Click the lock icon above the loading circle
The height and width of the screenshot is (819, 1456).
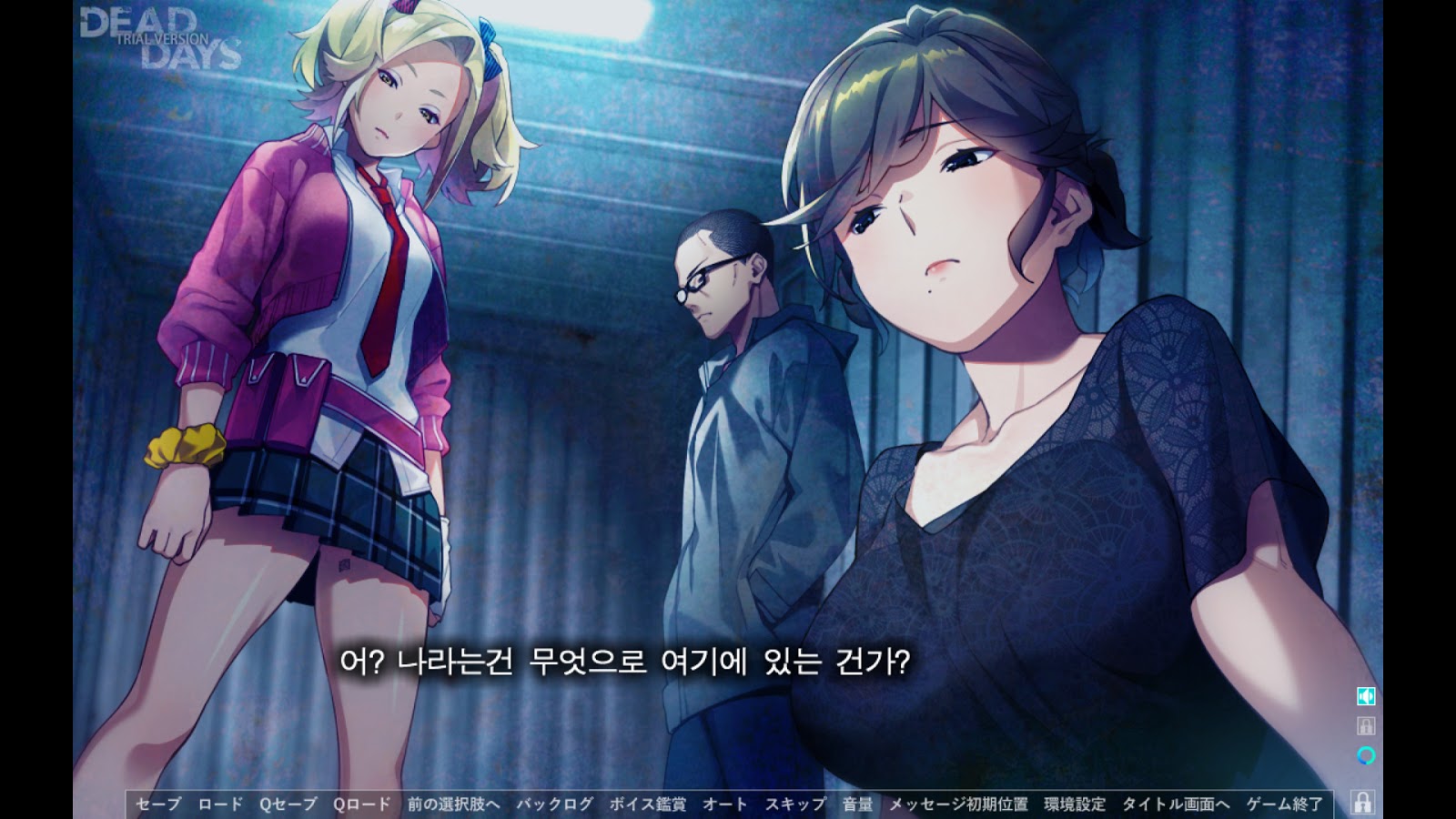pyautogui.click(x=1366, y=725)
